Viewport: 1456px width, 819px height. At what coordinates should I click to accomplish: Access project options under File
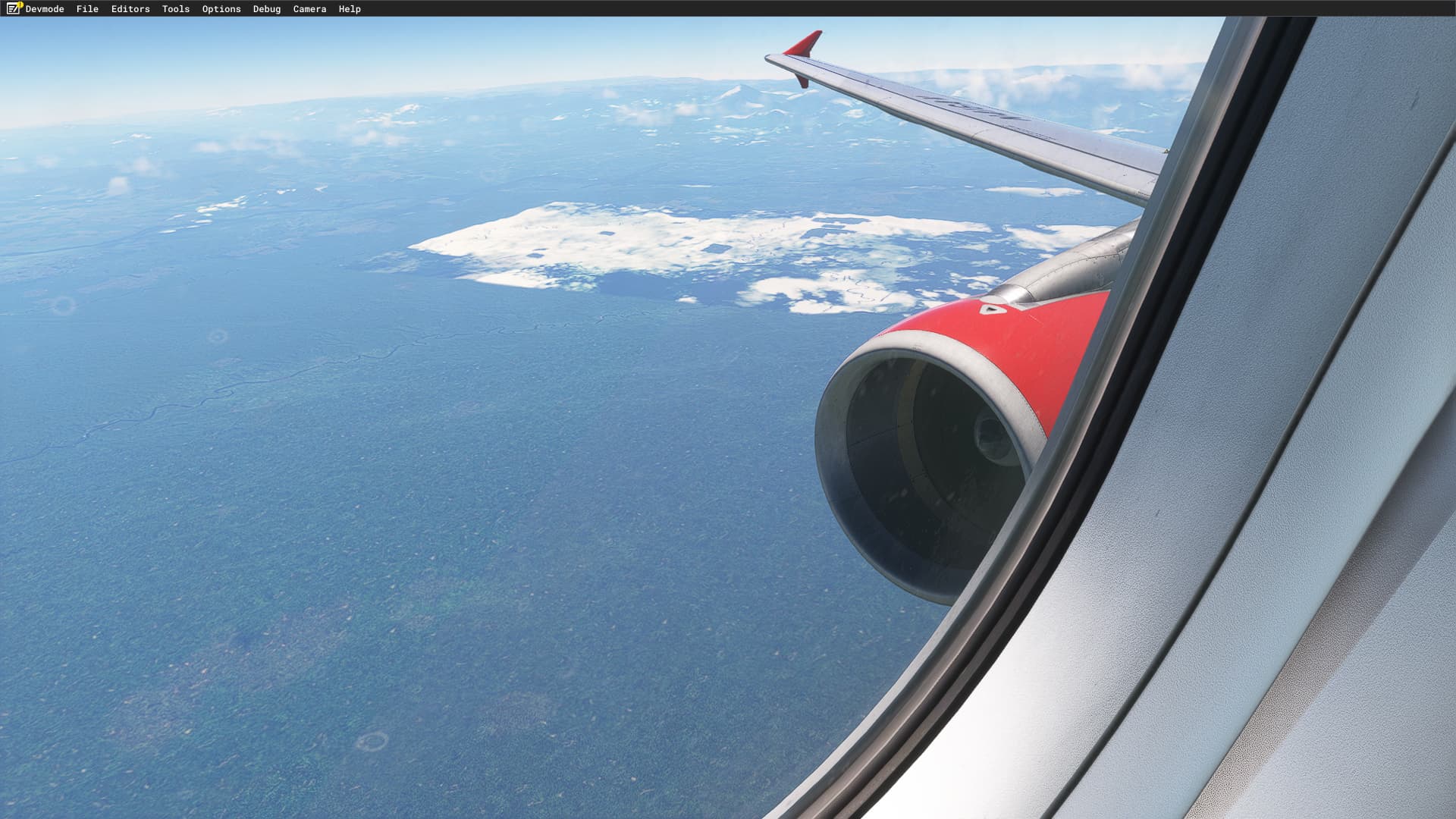pos(86,8)
